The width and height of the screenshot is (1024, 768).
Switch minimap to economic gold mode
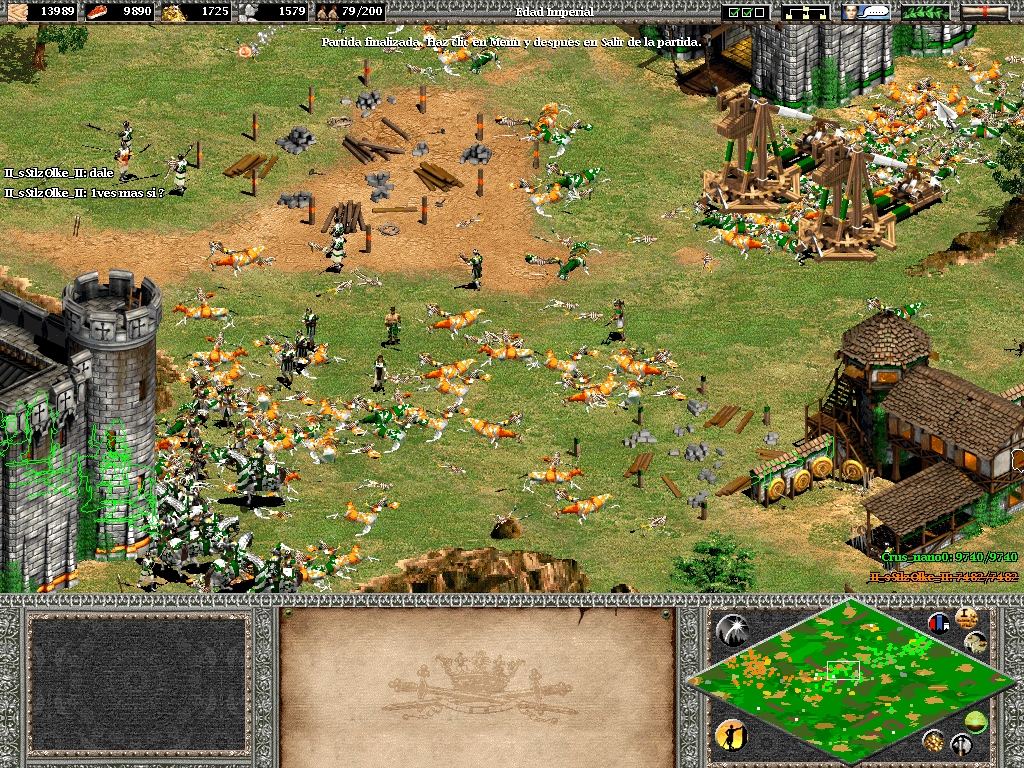point(934,741)
